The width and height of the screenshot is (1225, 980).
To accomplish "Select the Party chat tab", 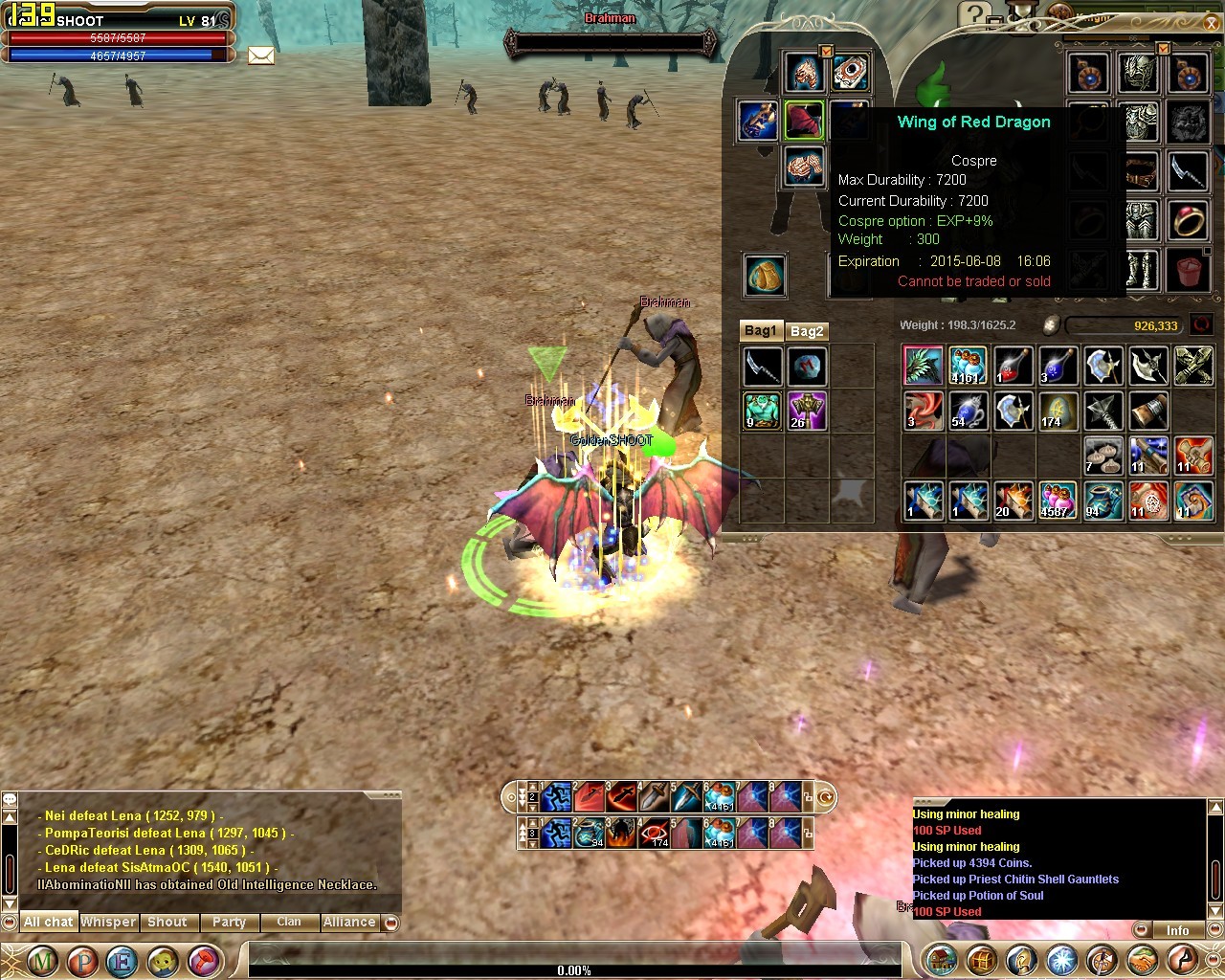I will click(x=229, y=922).
